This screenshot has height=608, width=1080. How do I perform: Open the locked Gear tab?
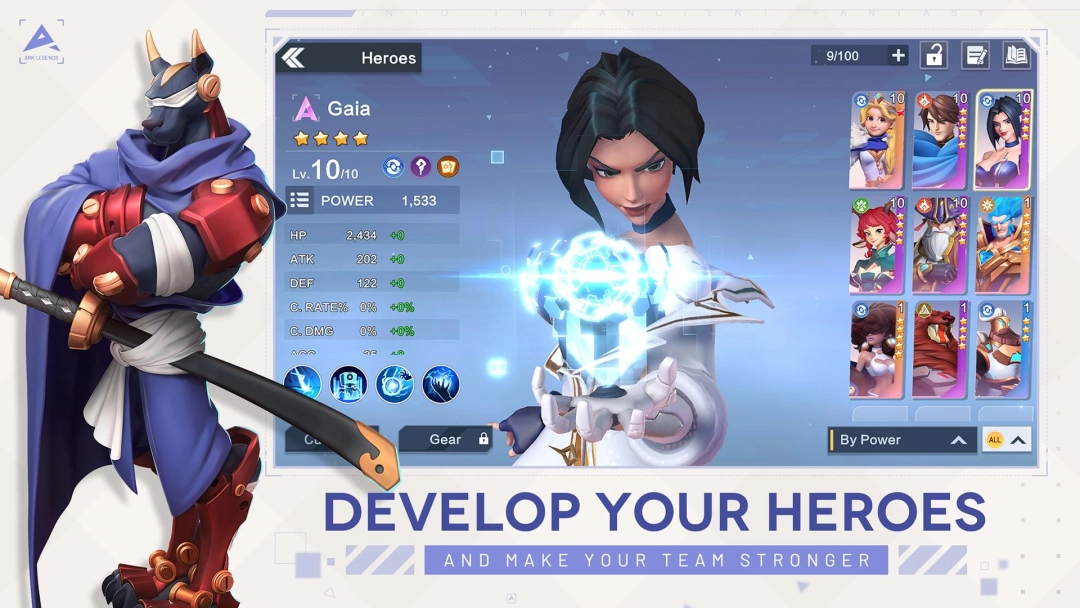[446, 439]
